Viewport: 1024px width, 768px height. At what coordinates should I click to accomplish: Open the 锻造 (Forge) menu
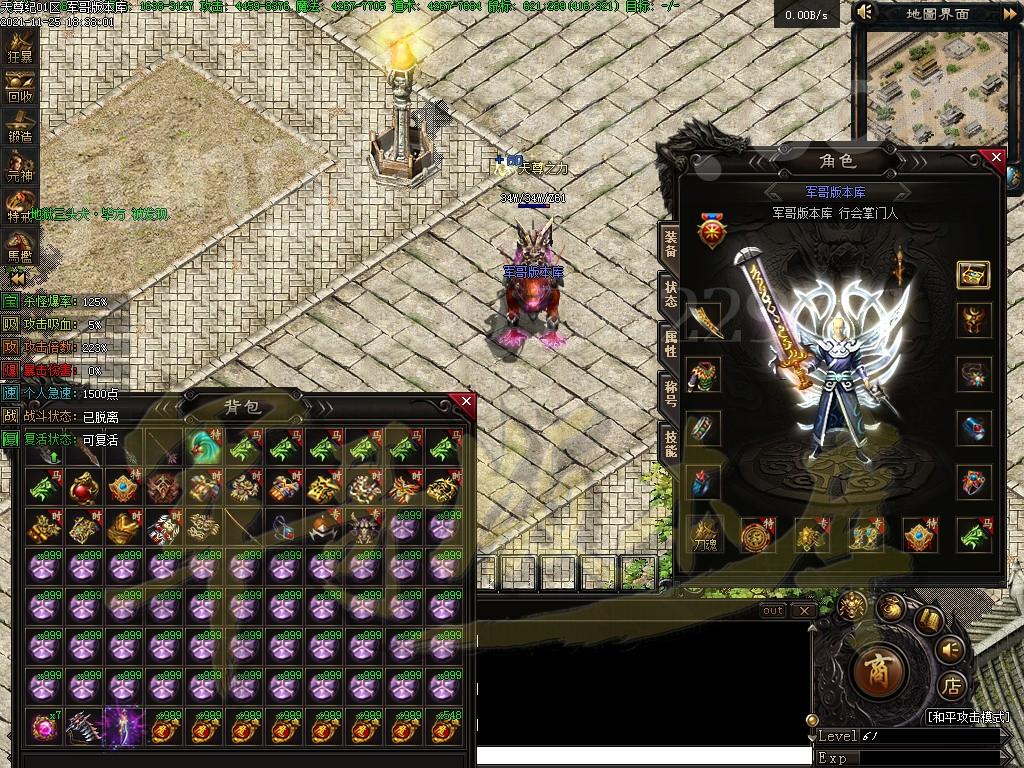pos(20,129)
